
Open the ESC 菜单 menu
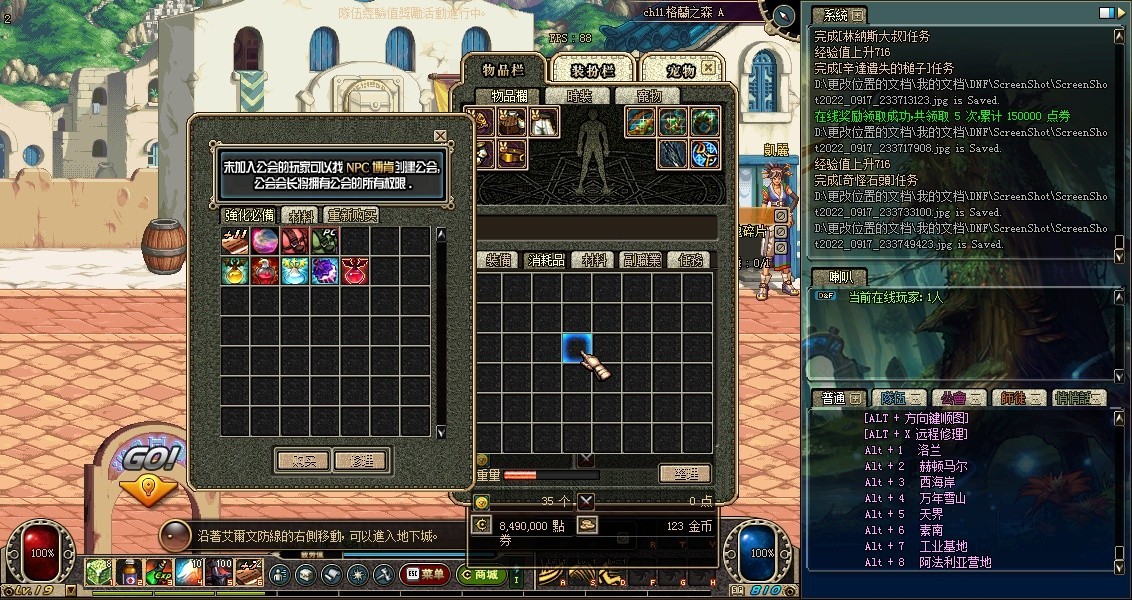(424, 574)
